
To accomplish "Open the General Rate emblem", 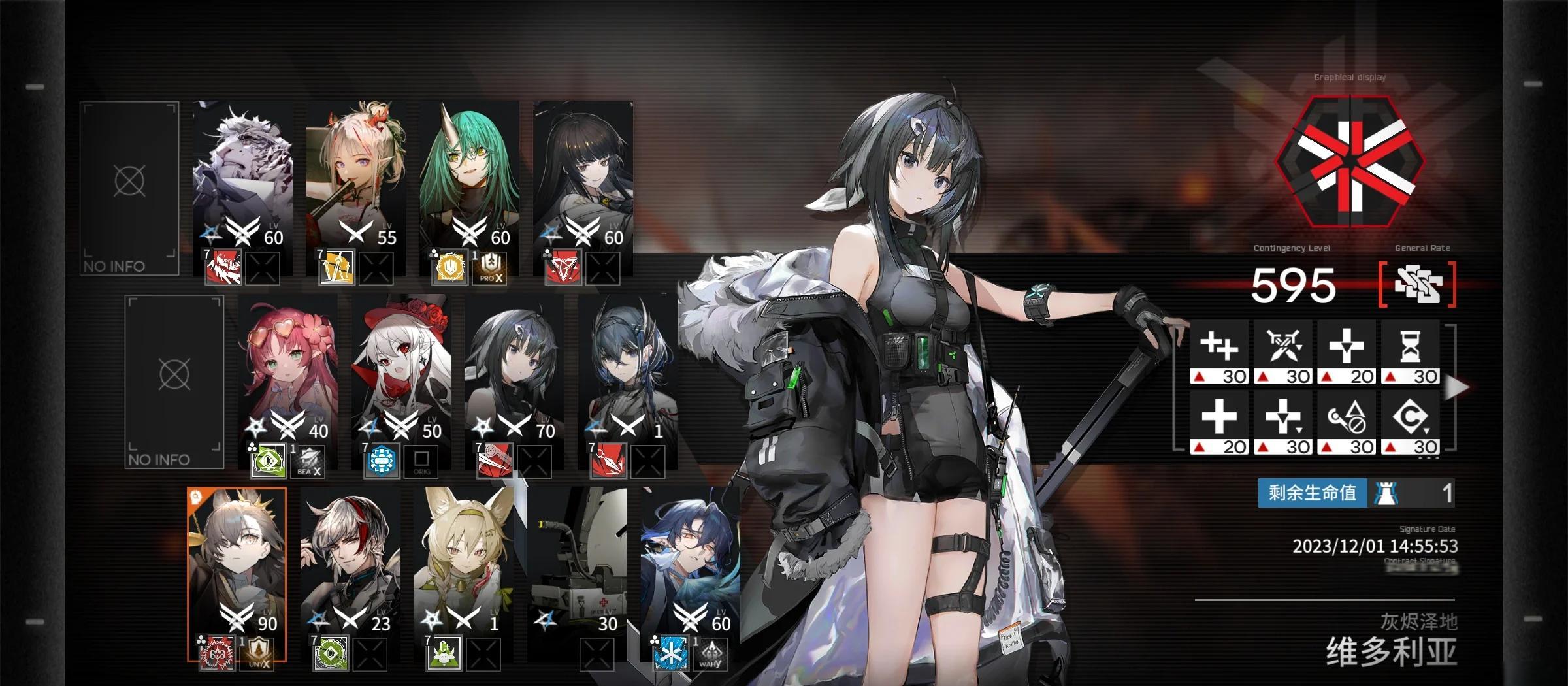I will [1417, 284].
